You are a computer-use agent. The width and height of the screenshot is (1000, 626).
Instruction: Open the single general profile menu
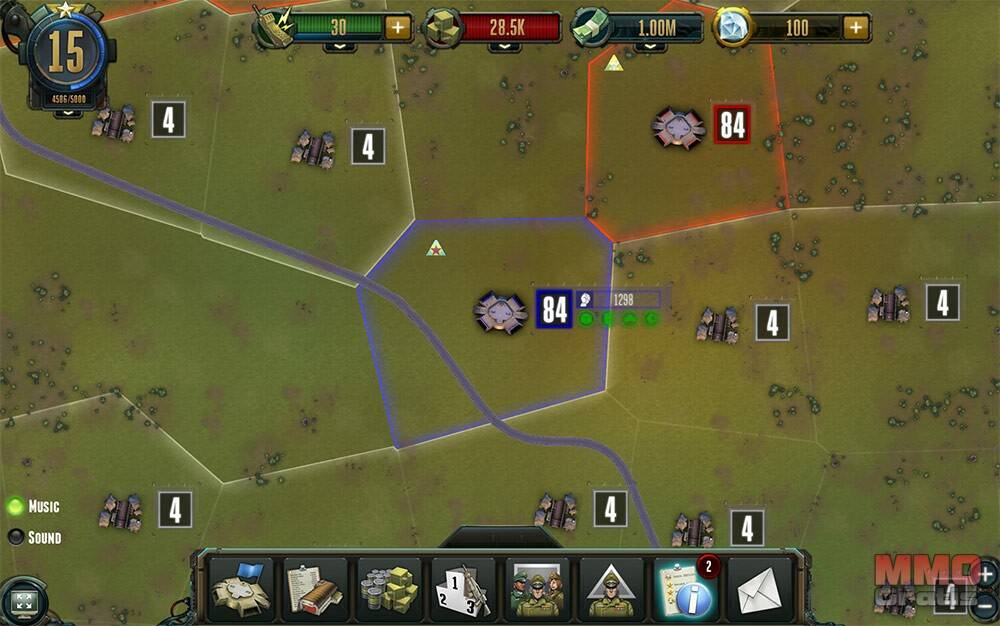click(611, 589)
